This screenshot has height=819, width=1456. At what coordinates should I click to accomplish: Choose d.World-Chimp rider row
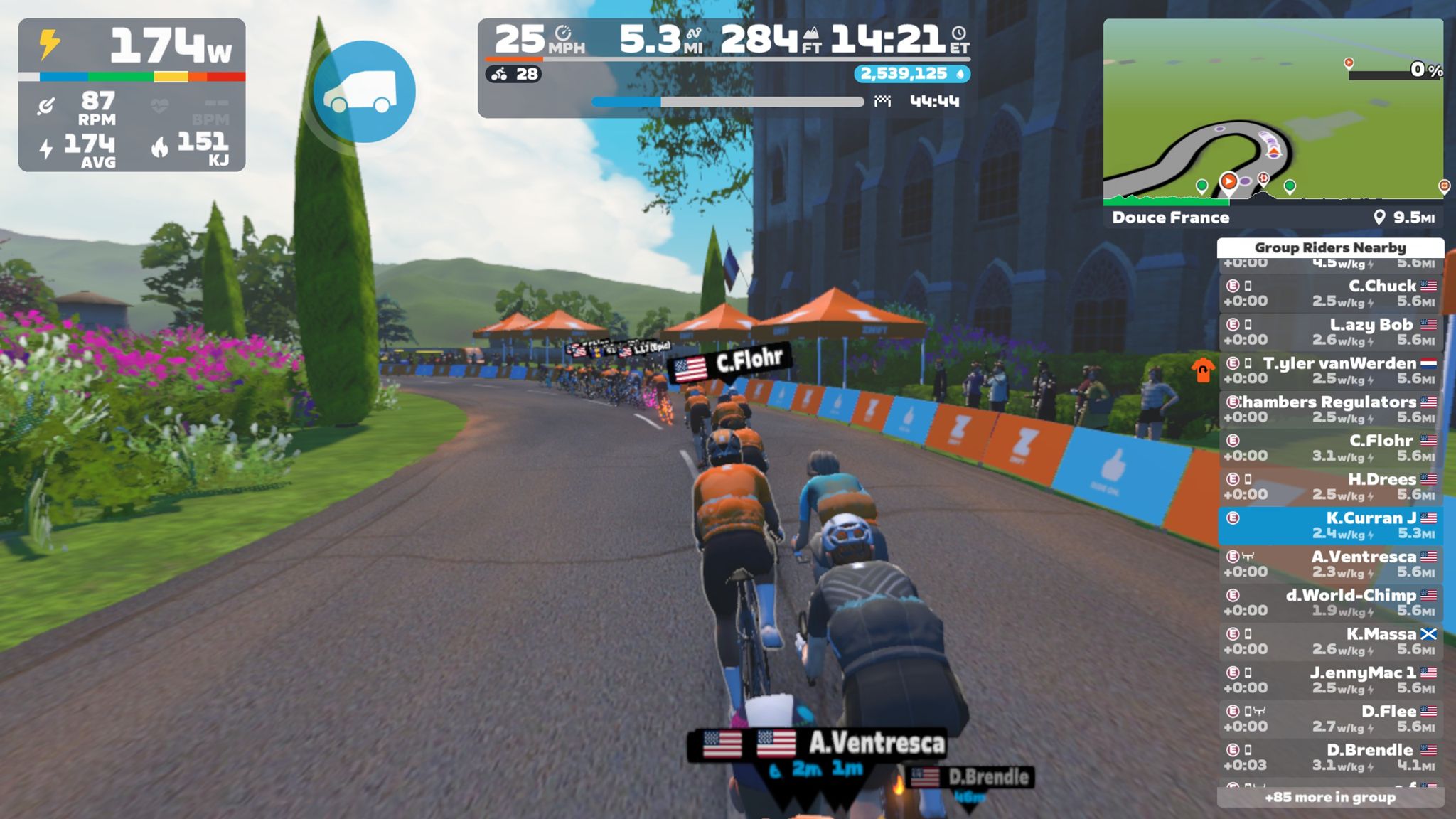1329,602
